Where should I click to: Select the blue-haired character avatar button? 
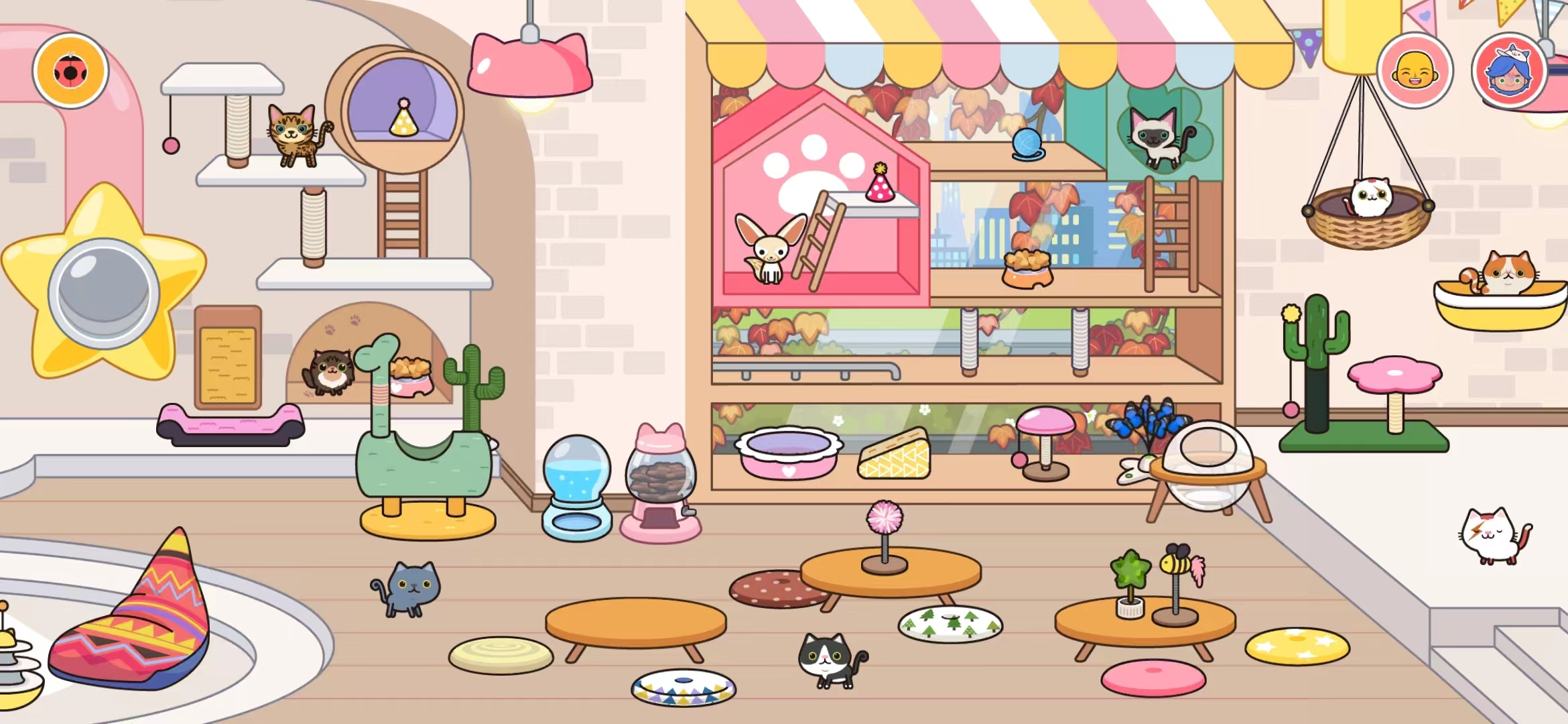point(1509,70)
